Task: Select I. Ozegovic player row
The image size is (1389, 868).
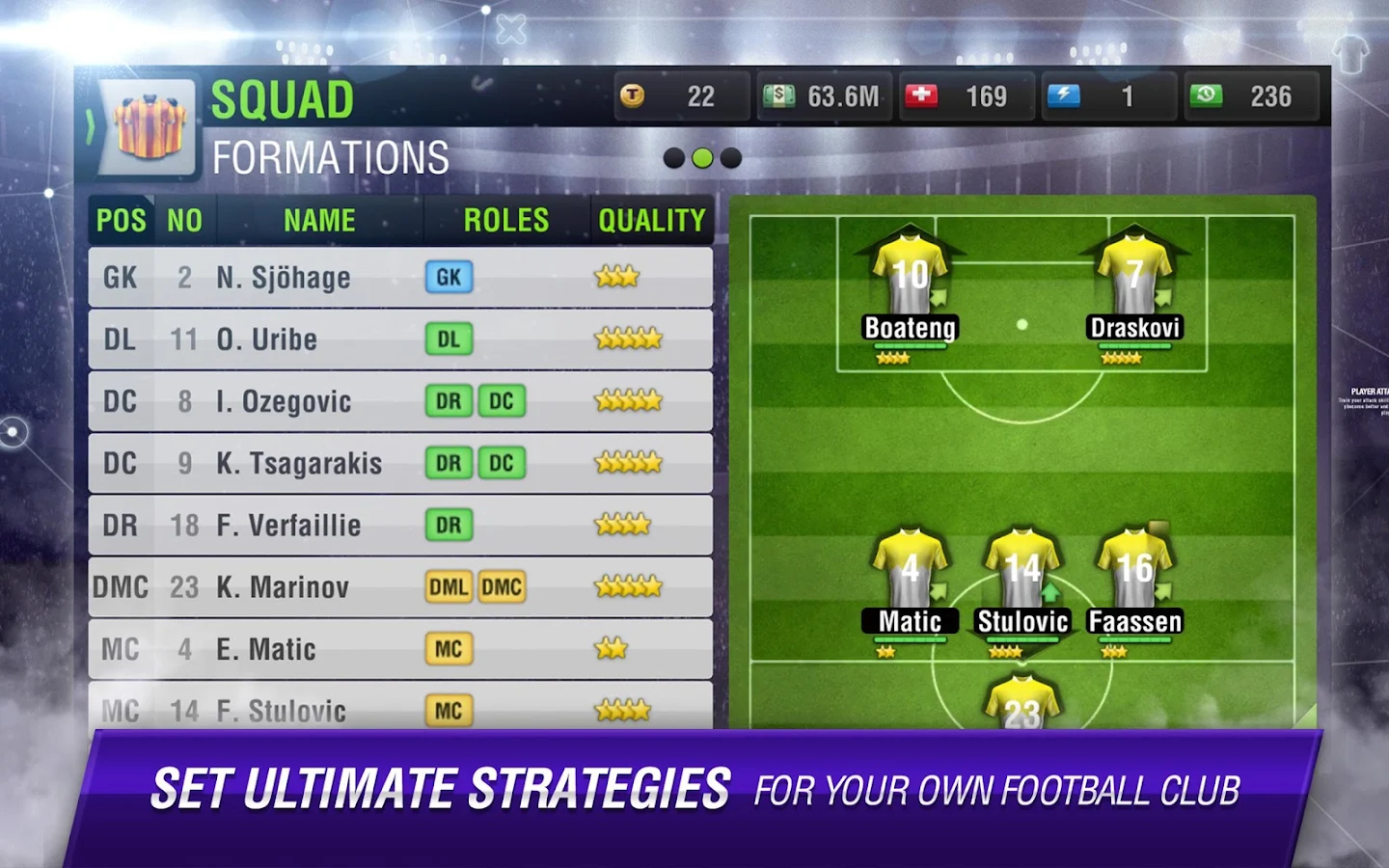Action: coord(399,401)
